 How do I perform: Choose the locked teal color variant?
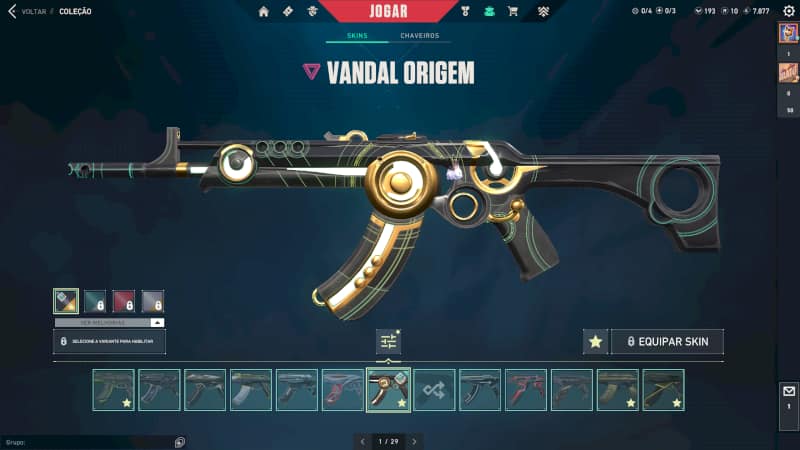[x=95, y=301]
